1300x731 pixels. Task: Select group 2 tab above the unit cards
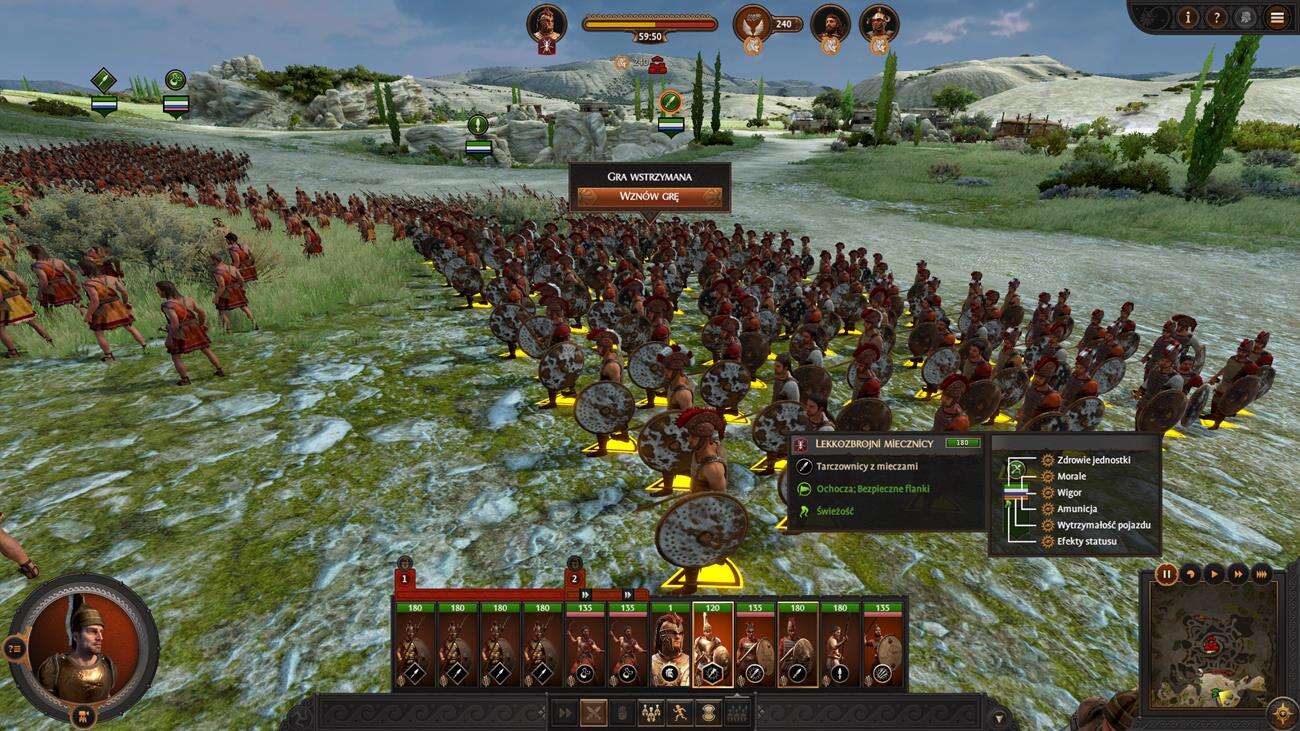coord(574,578)
